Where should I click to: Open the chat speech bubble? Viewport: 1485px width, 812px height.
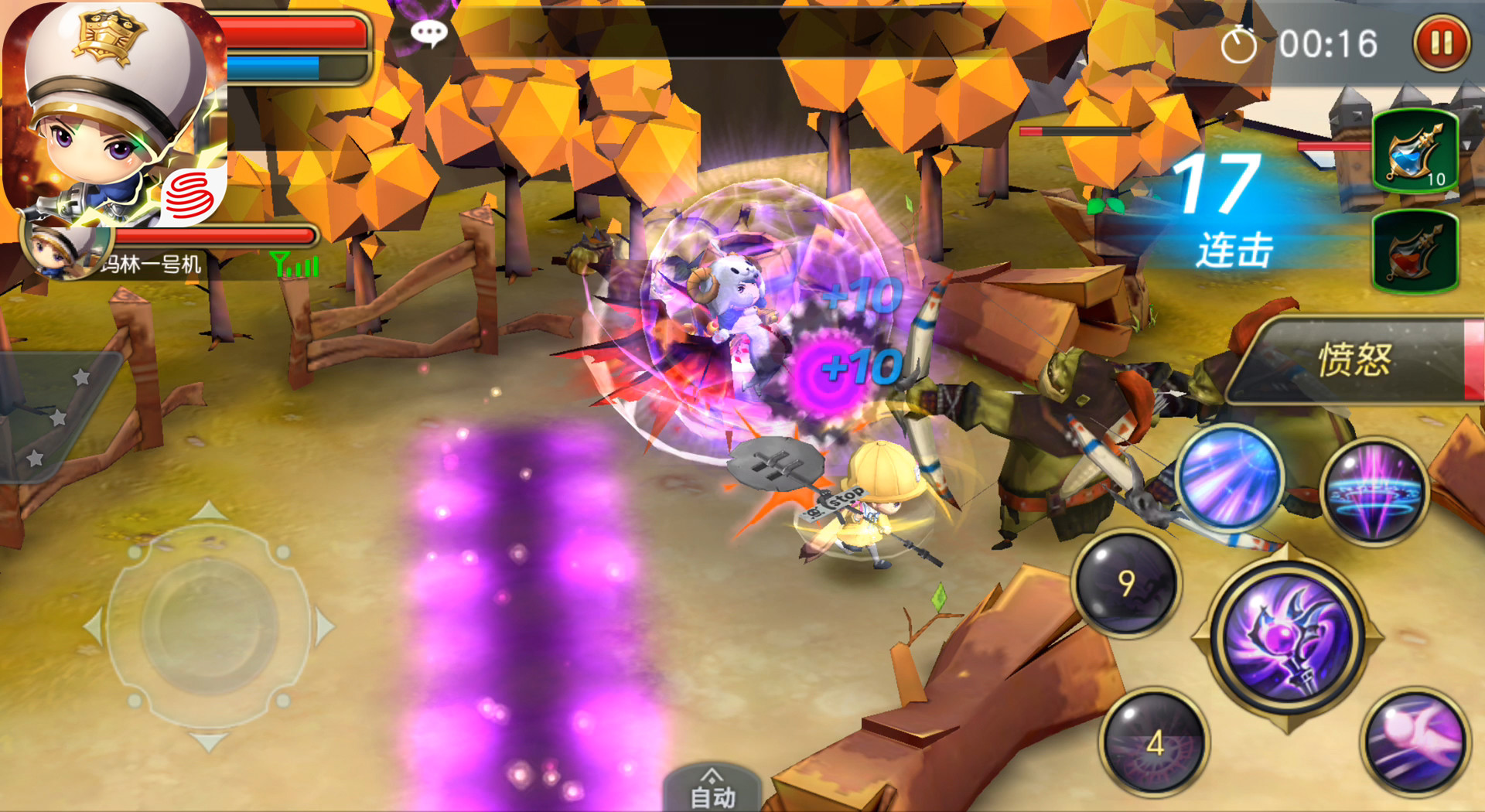pyautogui.click(x=428, y=32)
